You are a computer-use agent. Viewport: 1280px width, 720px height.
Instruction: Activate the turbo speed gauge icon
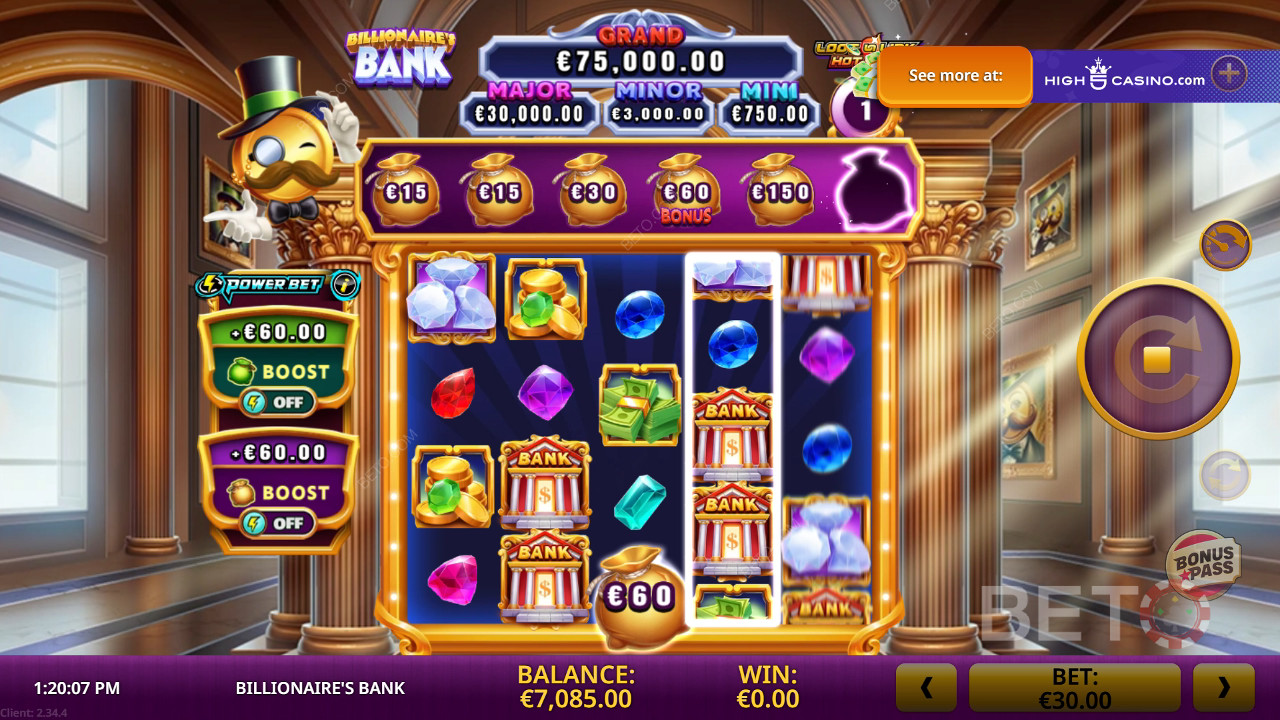click(x=1225, y=245)
